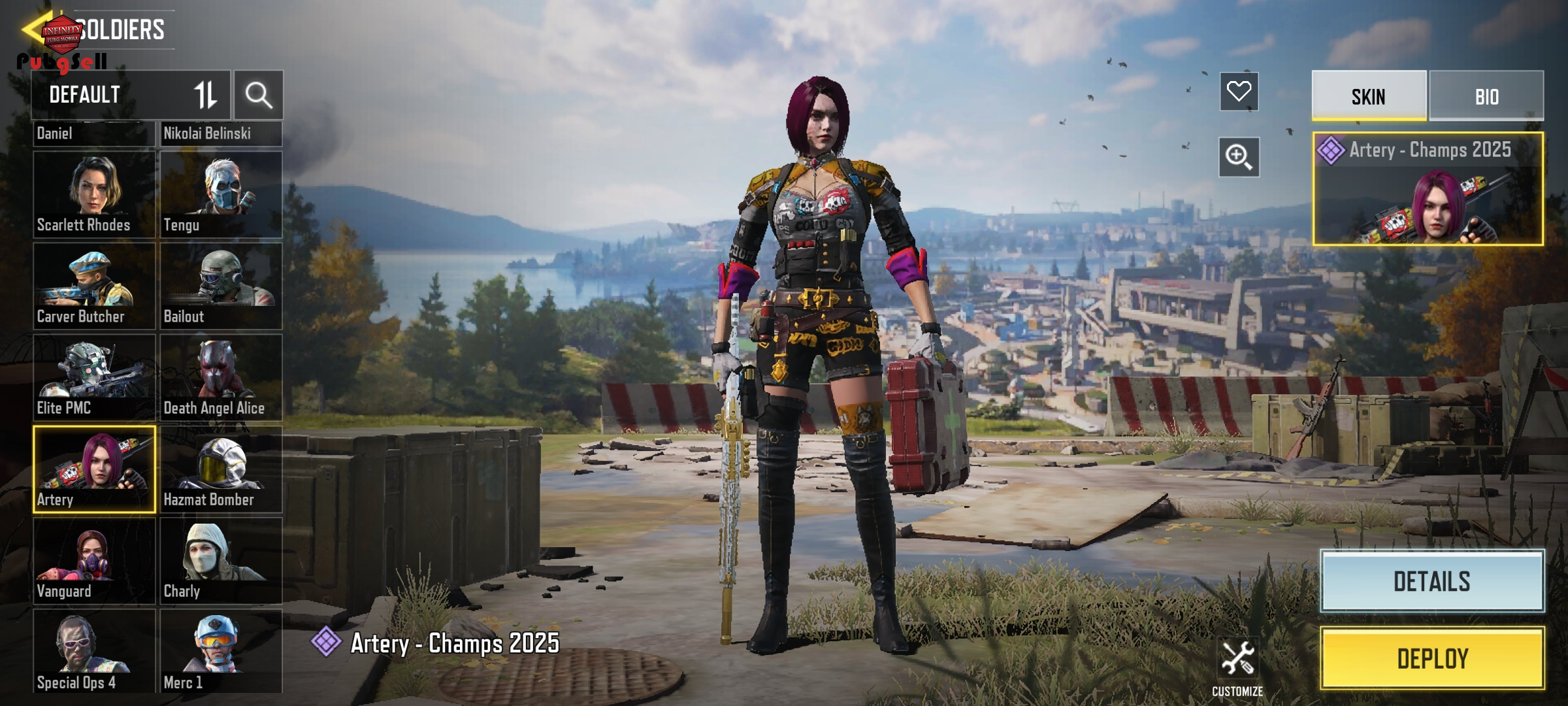Zoom in with the magnifier plus icon
Screen dimensions: 1568x706
(1239, 157)
